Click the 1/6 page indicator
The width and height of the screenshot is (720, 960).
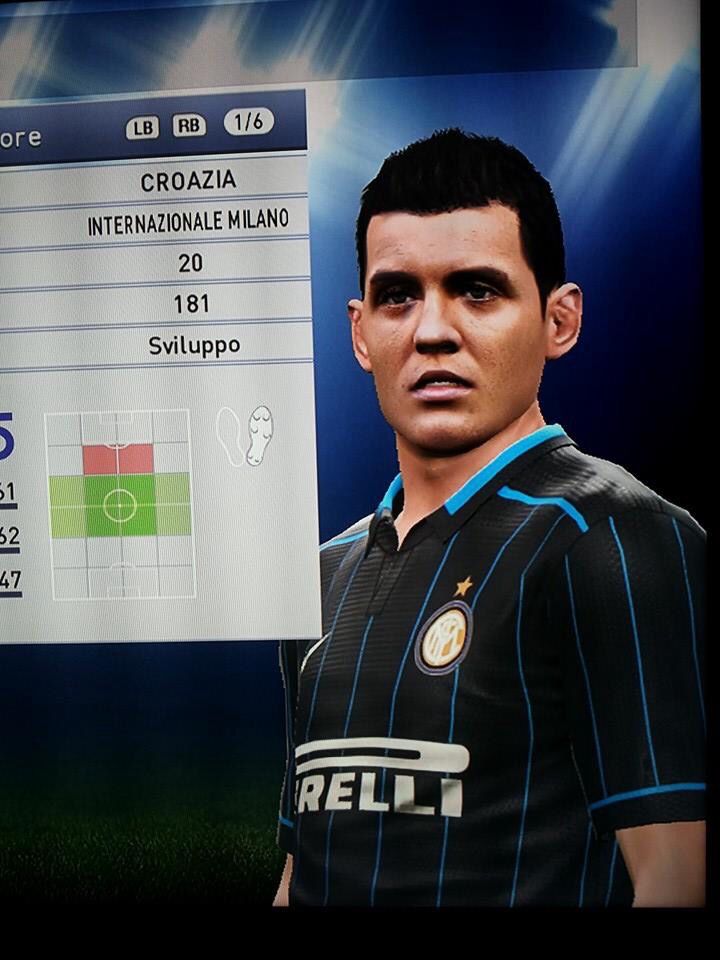(248, 123)
